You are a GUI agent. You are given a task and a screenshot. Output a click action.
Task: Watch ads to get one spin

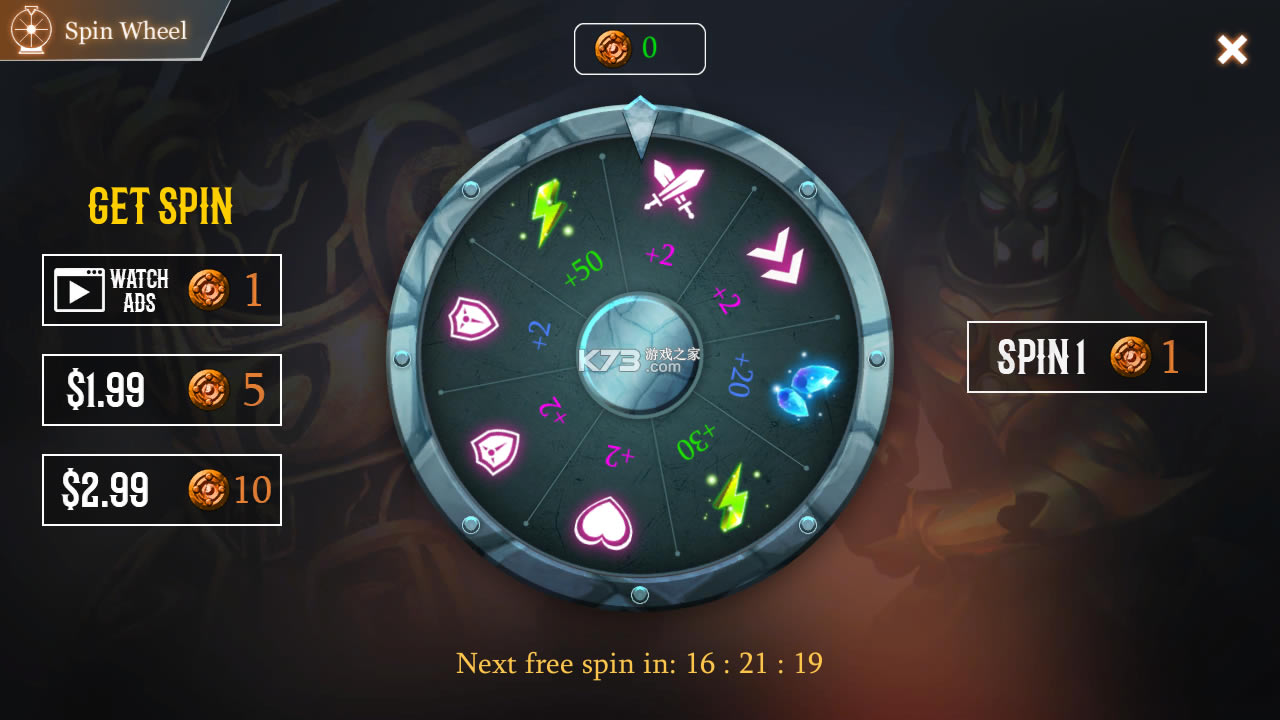[162, 290]
